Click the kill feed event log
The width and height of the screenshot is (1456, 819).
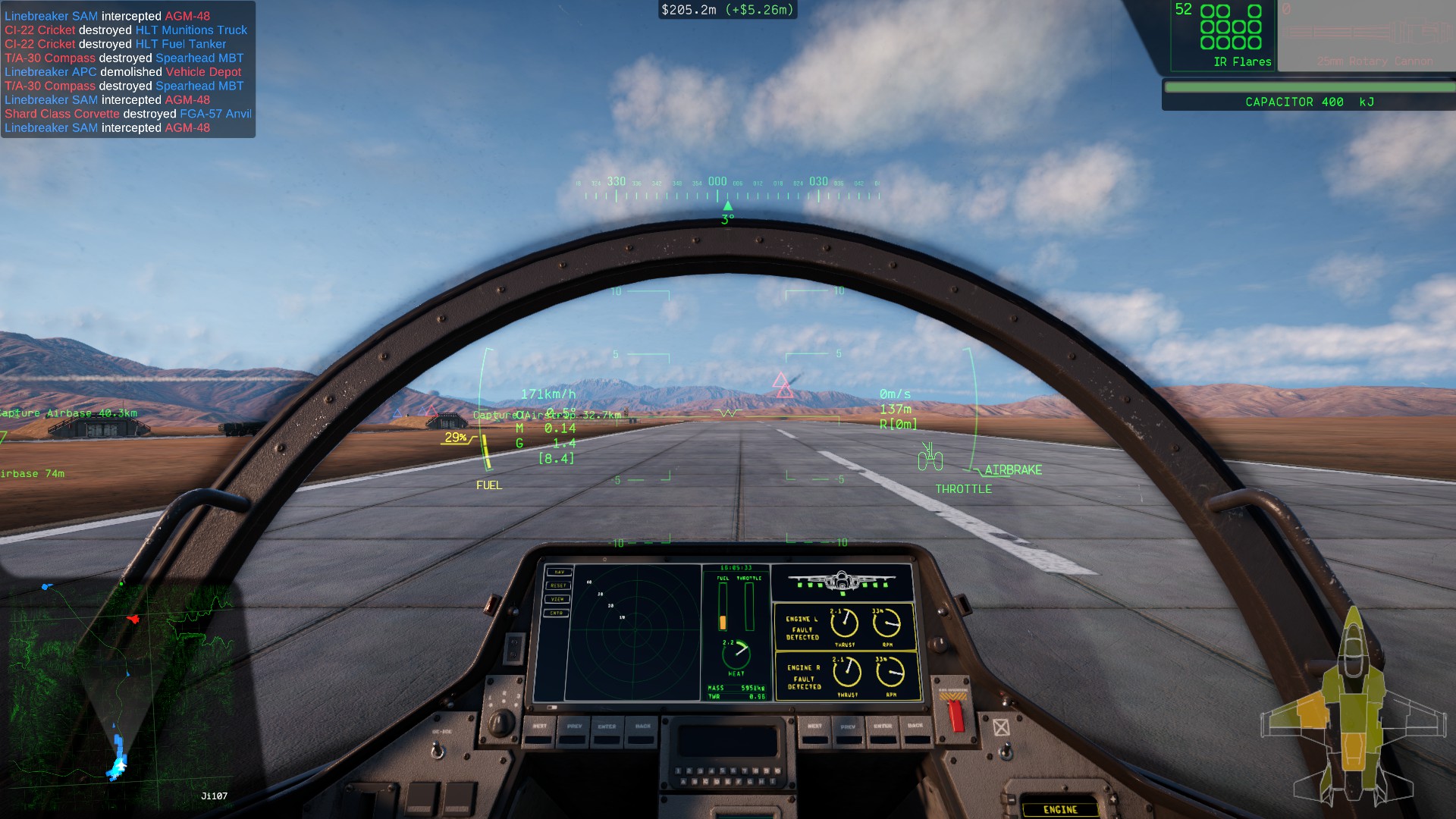coord(127,71)
